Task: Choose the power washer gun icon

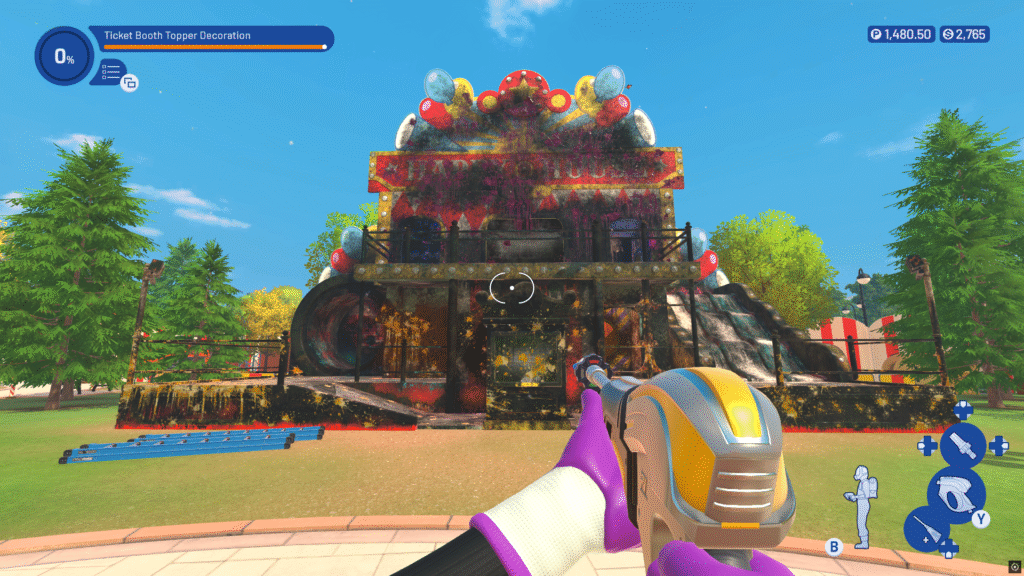Action: (x=955, y=494)
